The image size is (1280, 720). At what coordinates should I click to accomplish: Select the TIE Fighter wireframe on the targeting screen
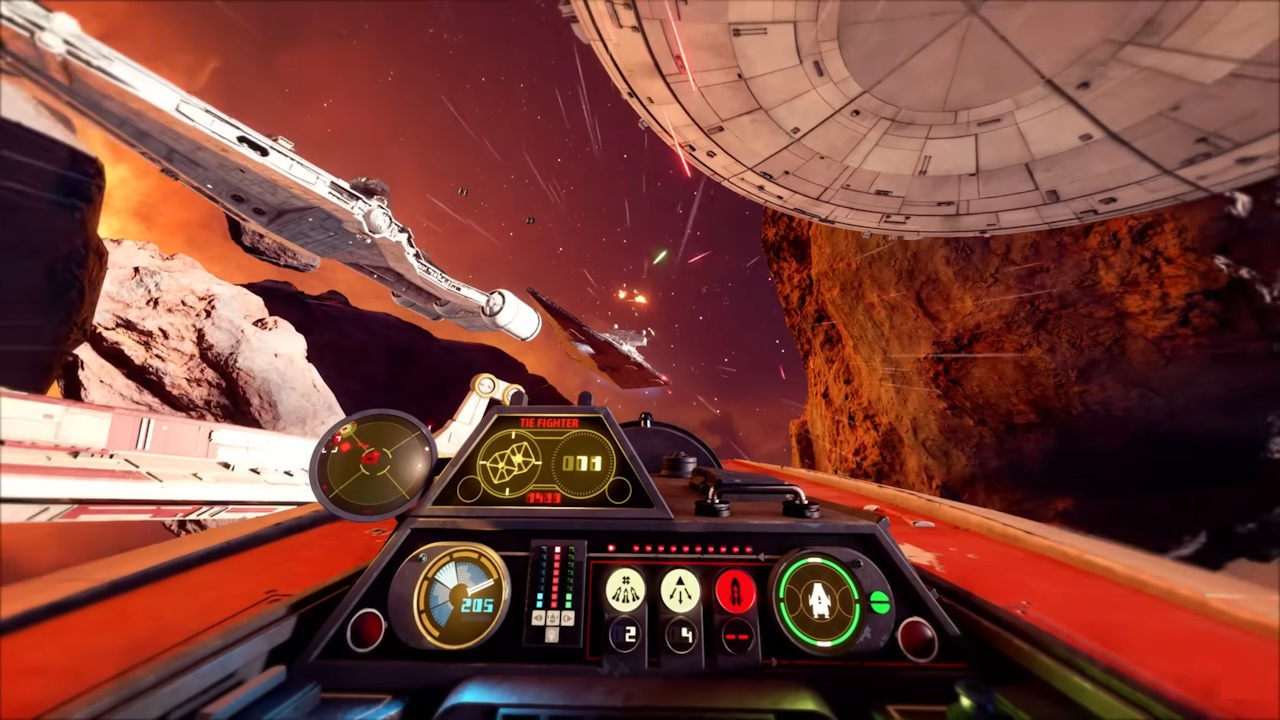point(508,460)
